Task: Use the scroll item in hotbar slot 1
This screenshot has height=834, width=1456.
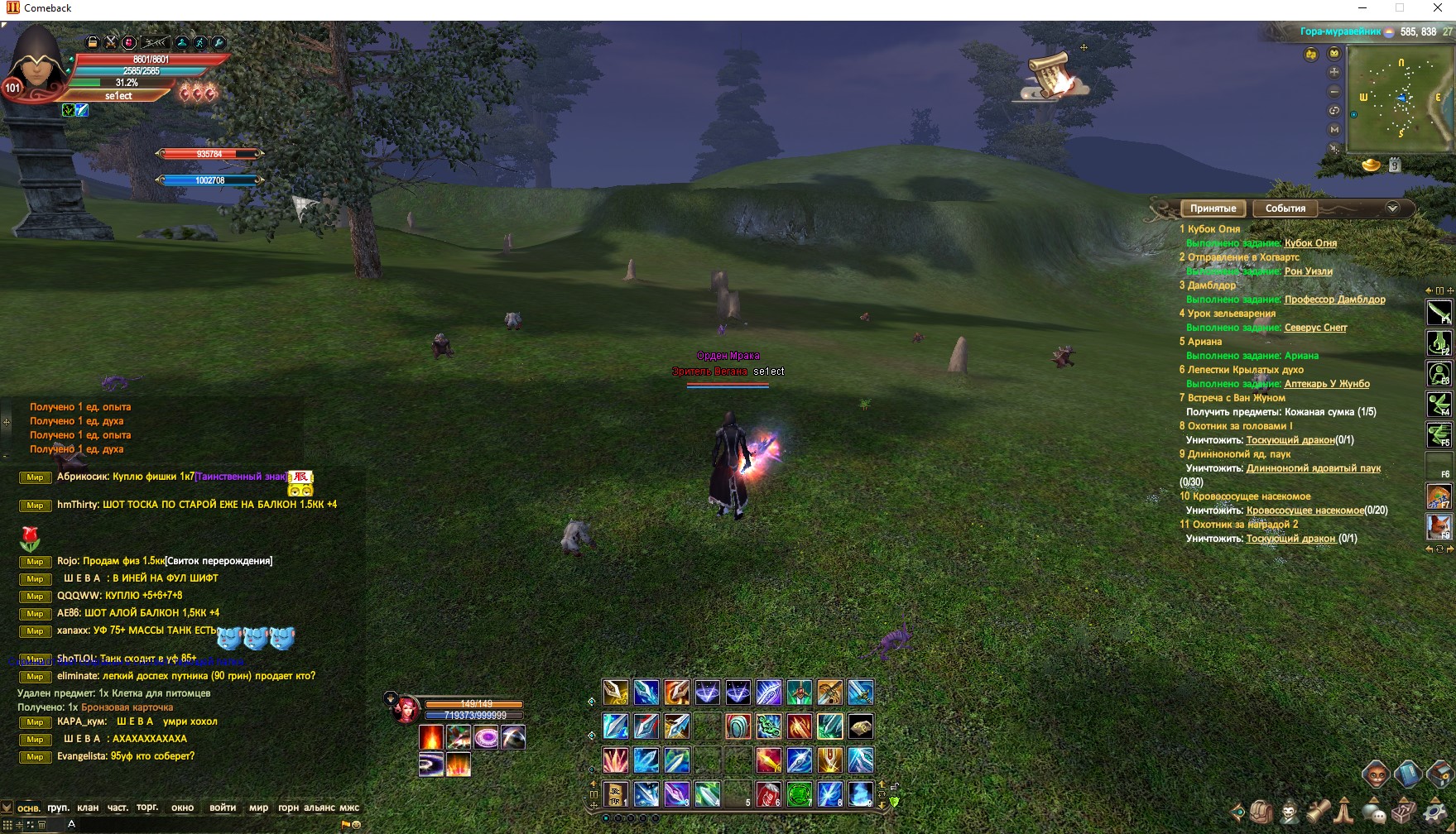Action: (615, 794)
